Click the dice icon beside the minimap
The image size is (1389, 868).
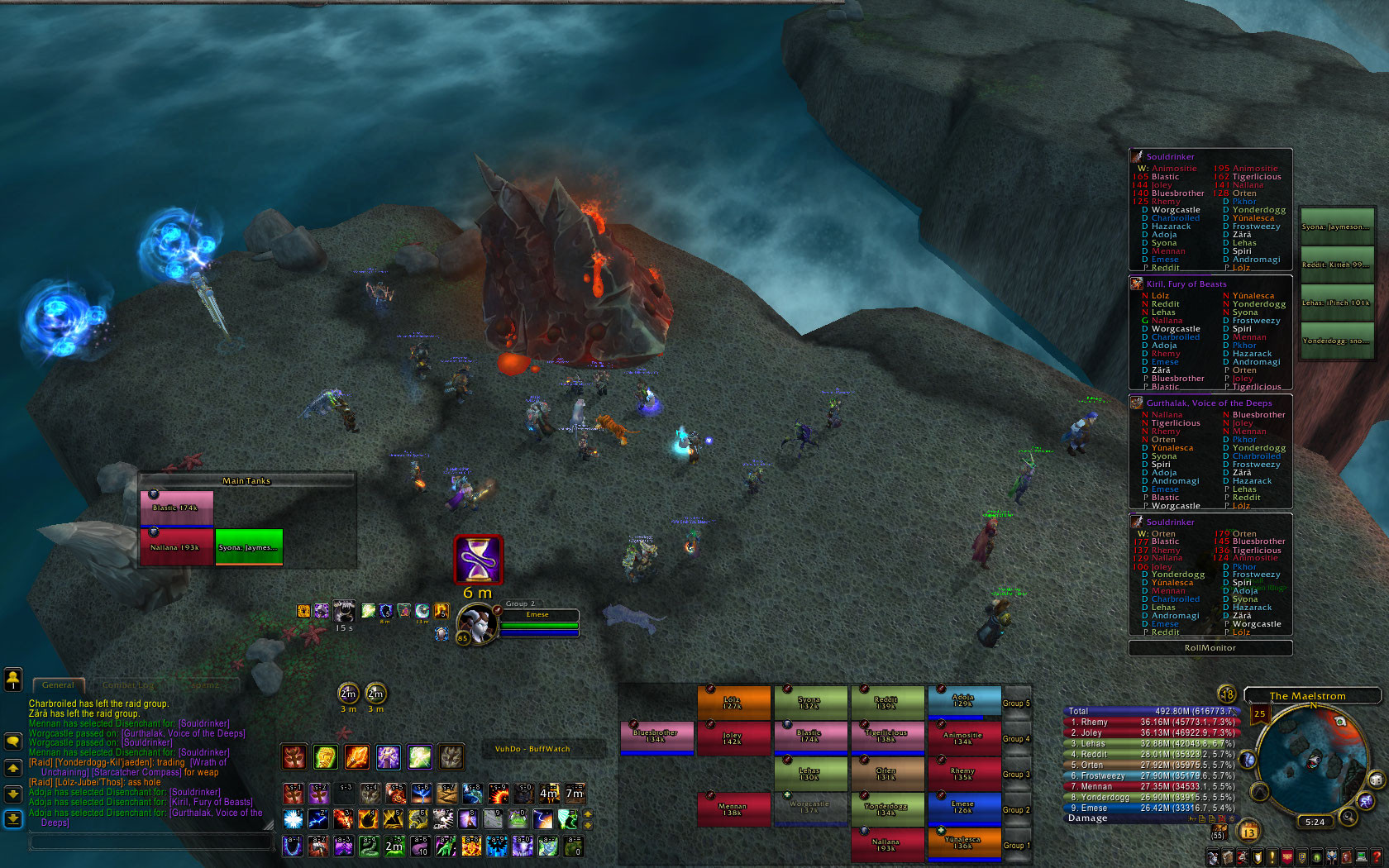tap(1376, 780)
